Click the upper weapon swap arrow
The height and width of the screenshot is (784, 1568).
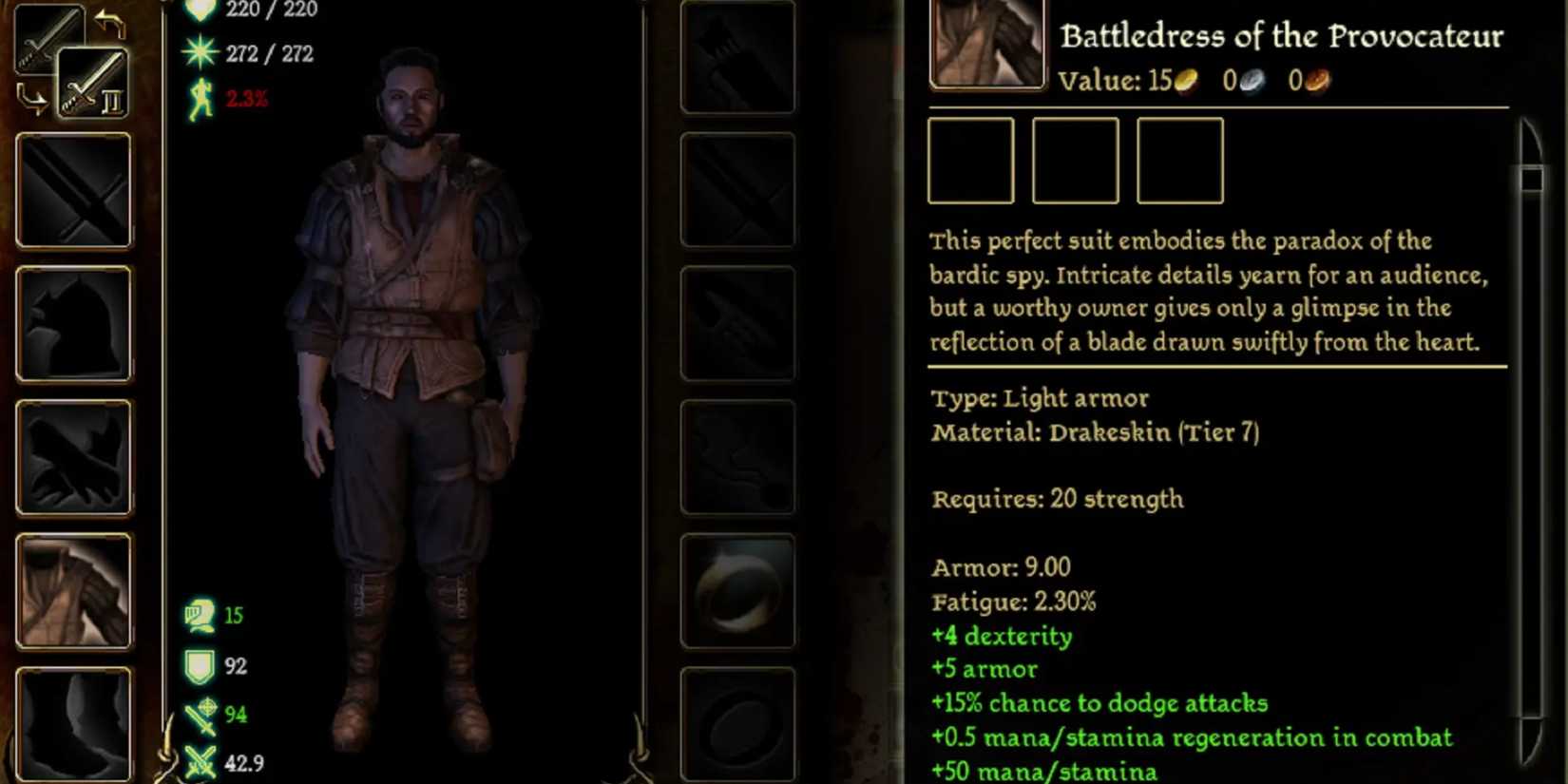pyautogui.click(x=111, y=24)
